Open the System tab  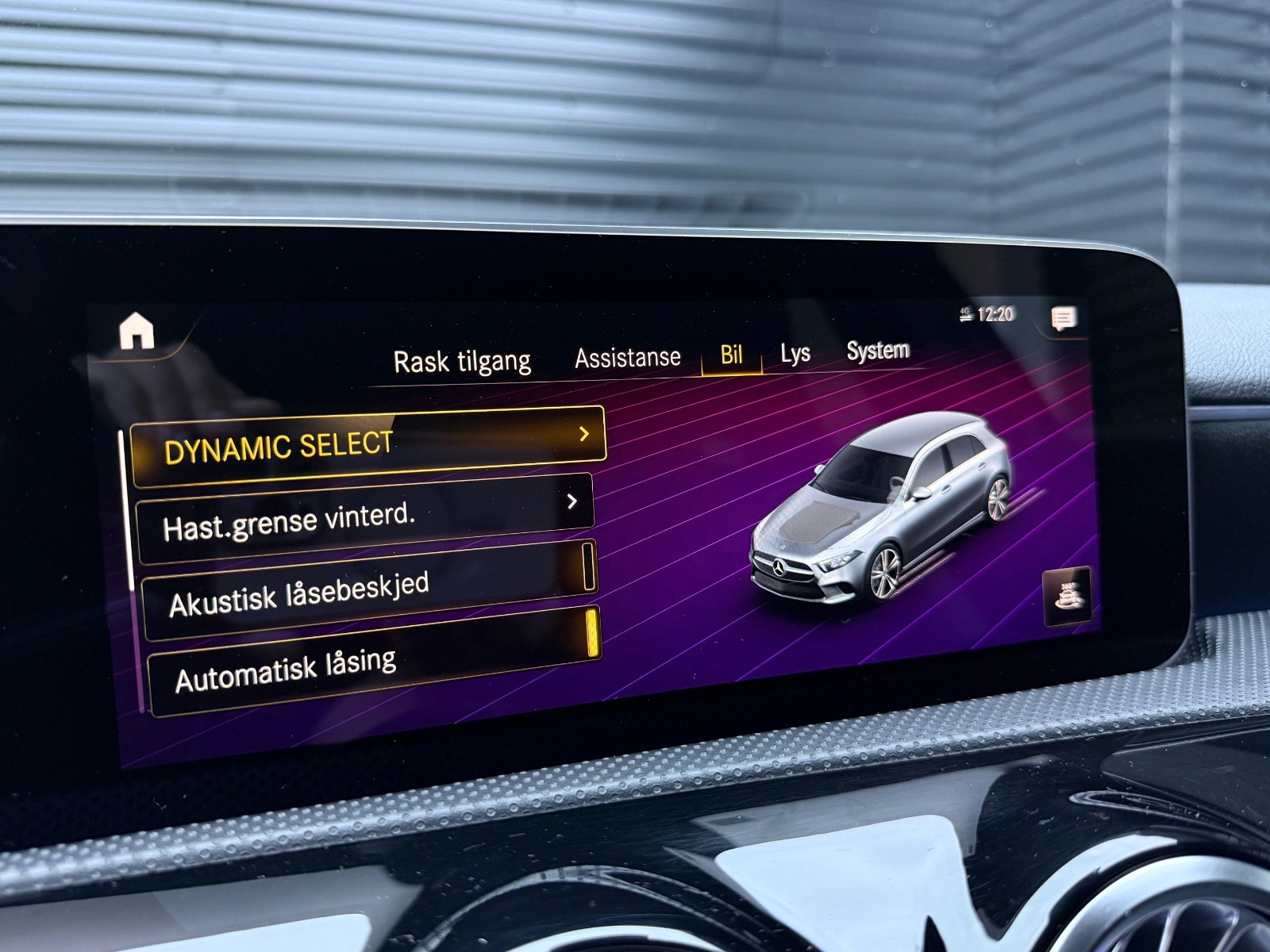(878, 351)
